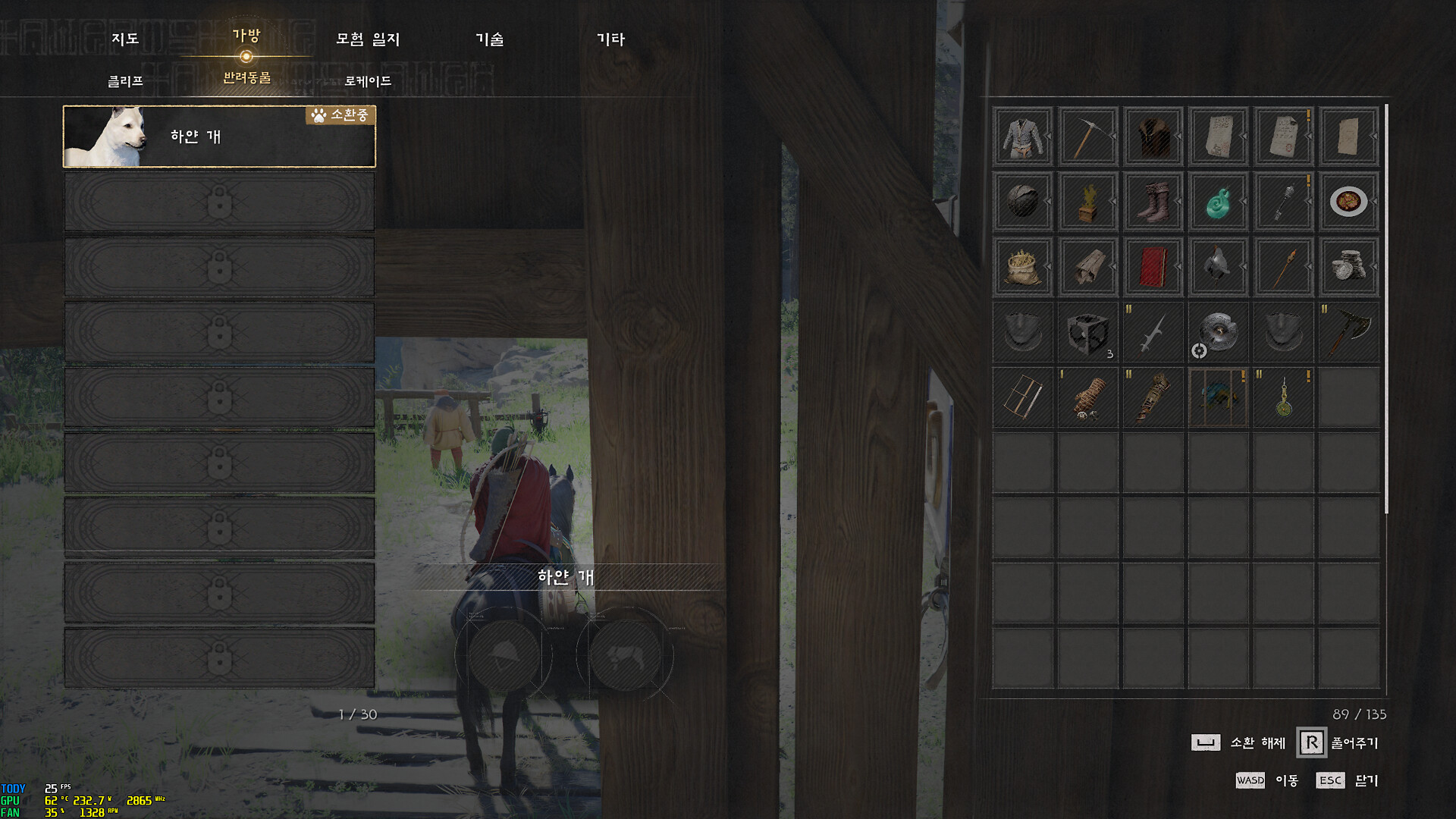Choose the plumed steel helmet slot
This screenshot has height=819, width=1456.
tap(1218, 267)
